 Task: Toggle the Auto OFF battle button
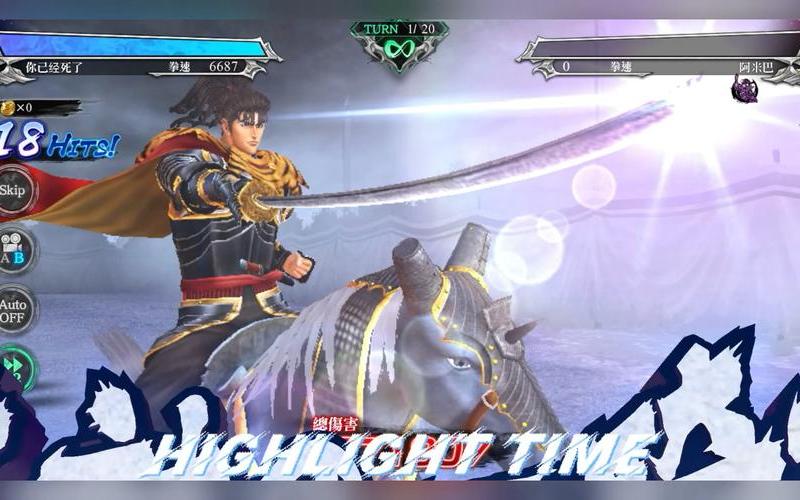14,311
